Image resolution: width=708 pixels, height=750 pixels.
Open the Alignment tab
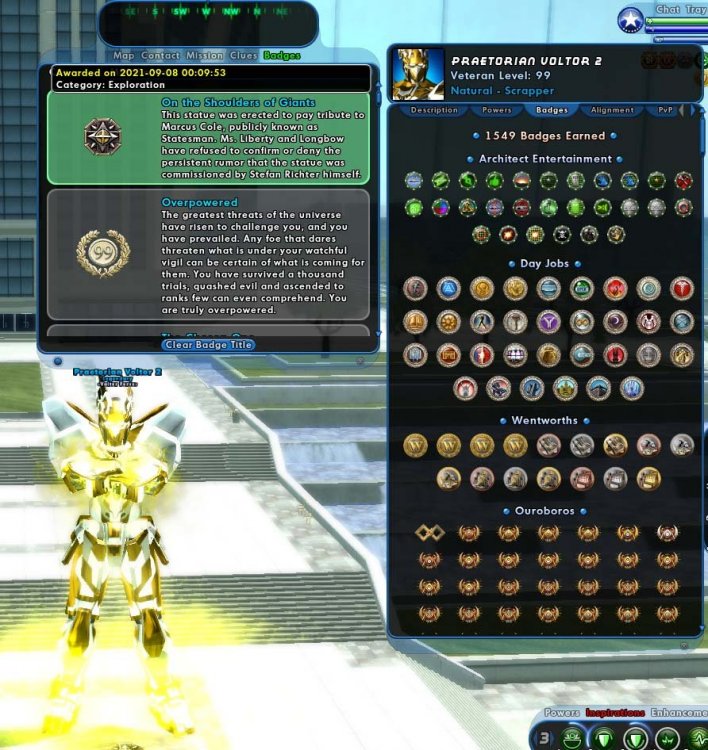[612, 110]
